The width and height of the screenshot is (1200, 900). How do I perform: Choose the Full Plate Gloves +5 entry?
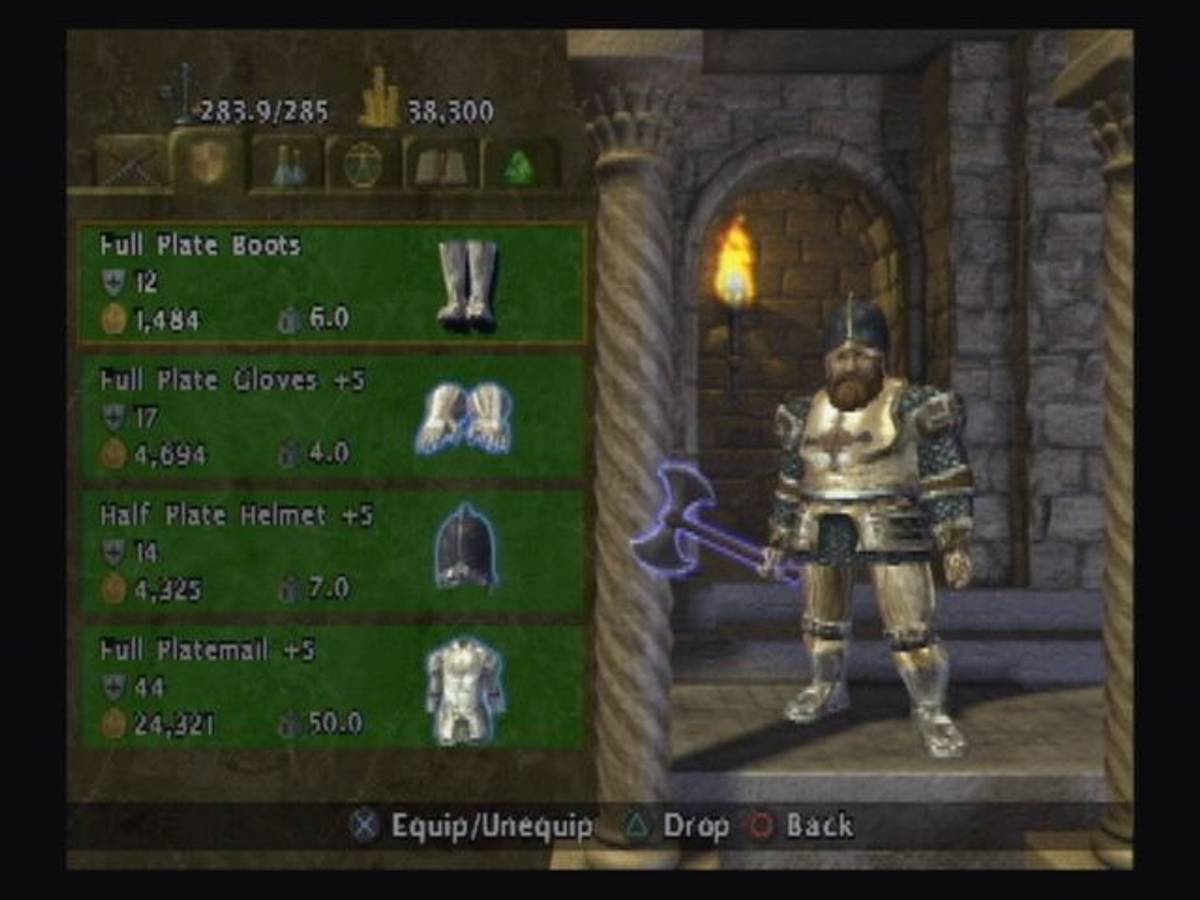click(x=331, y=418)
